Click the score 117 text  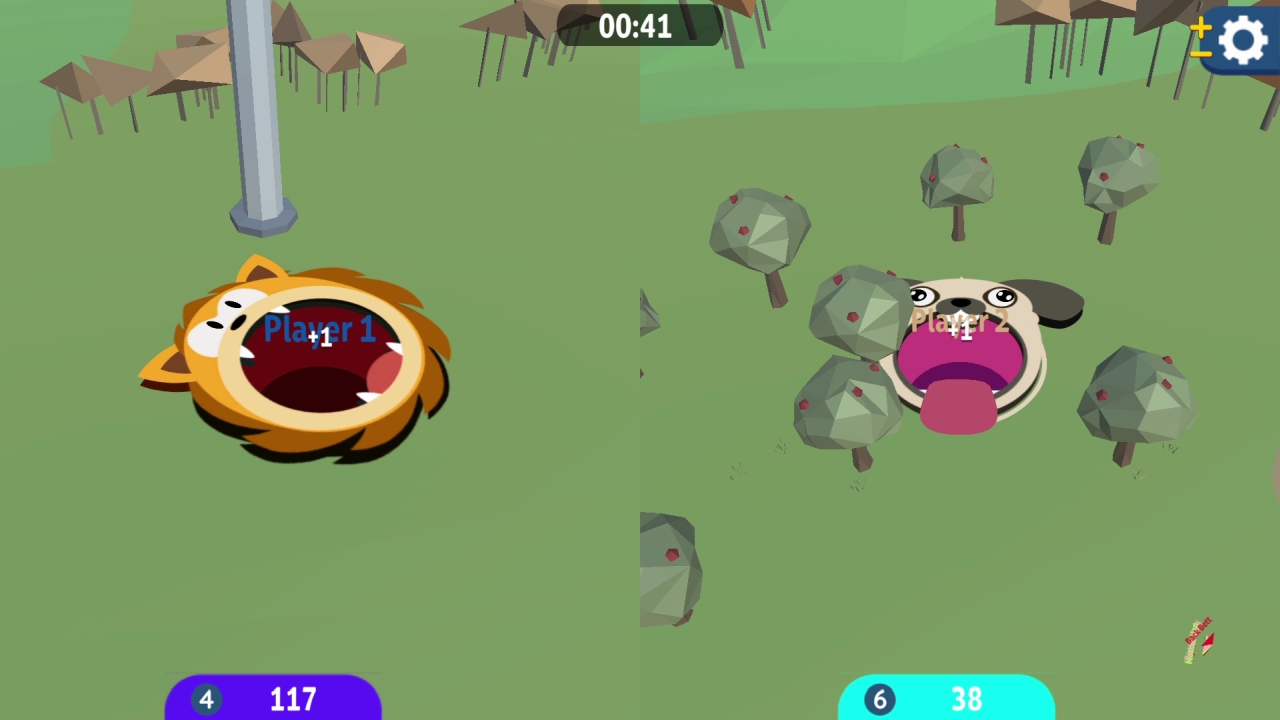(291, 699)
